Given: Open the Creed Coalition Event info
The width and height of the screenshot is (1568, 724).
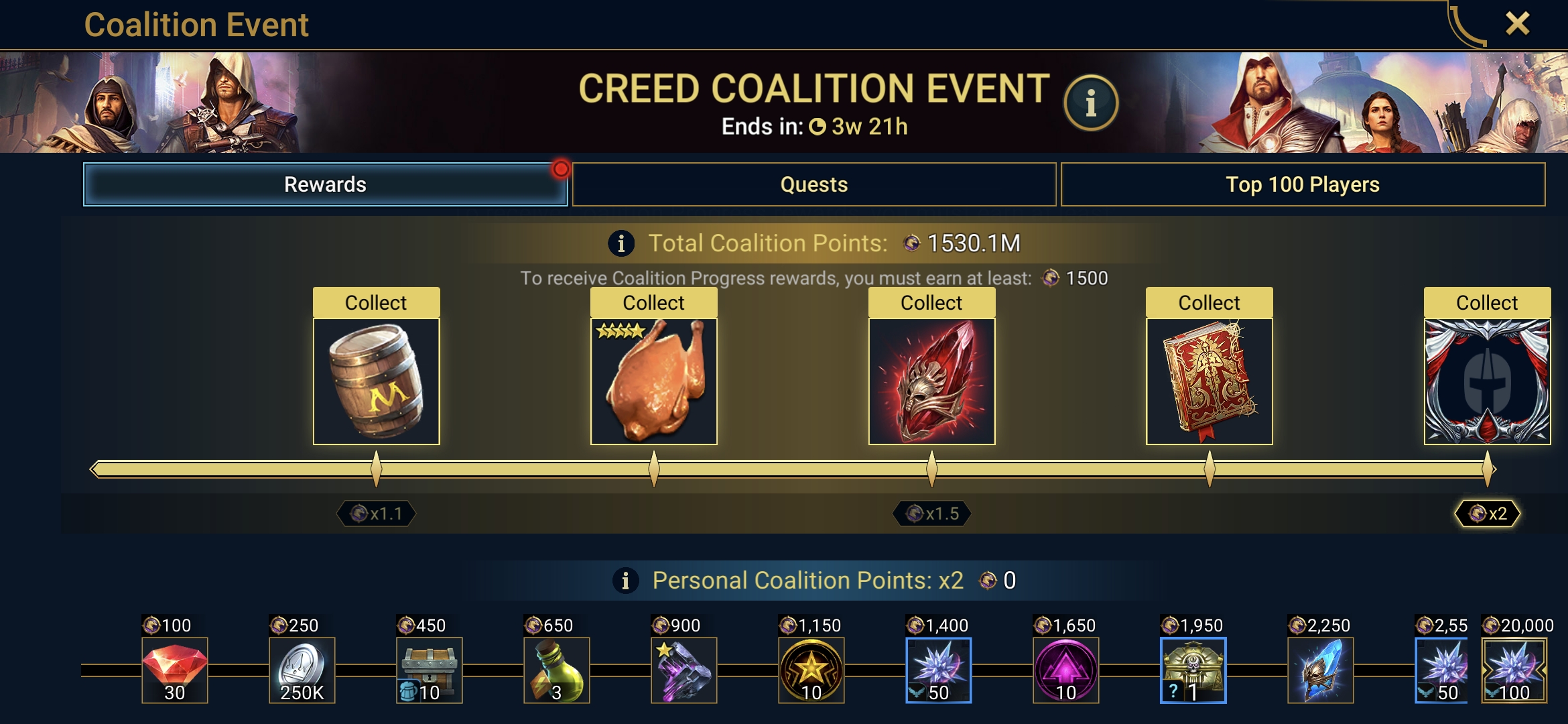Looking at the screenshot, I should tap(1091, 103).
